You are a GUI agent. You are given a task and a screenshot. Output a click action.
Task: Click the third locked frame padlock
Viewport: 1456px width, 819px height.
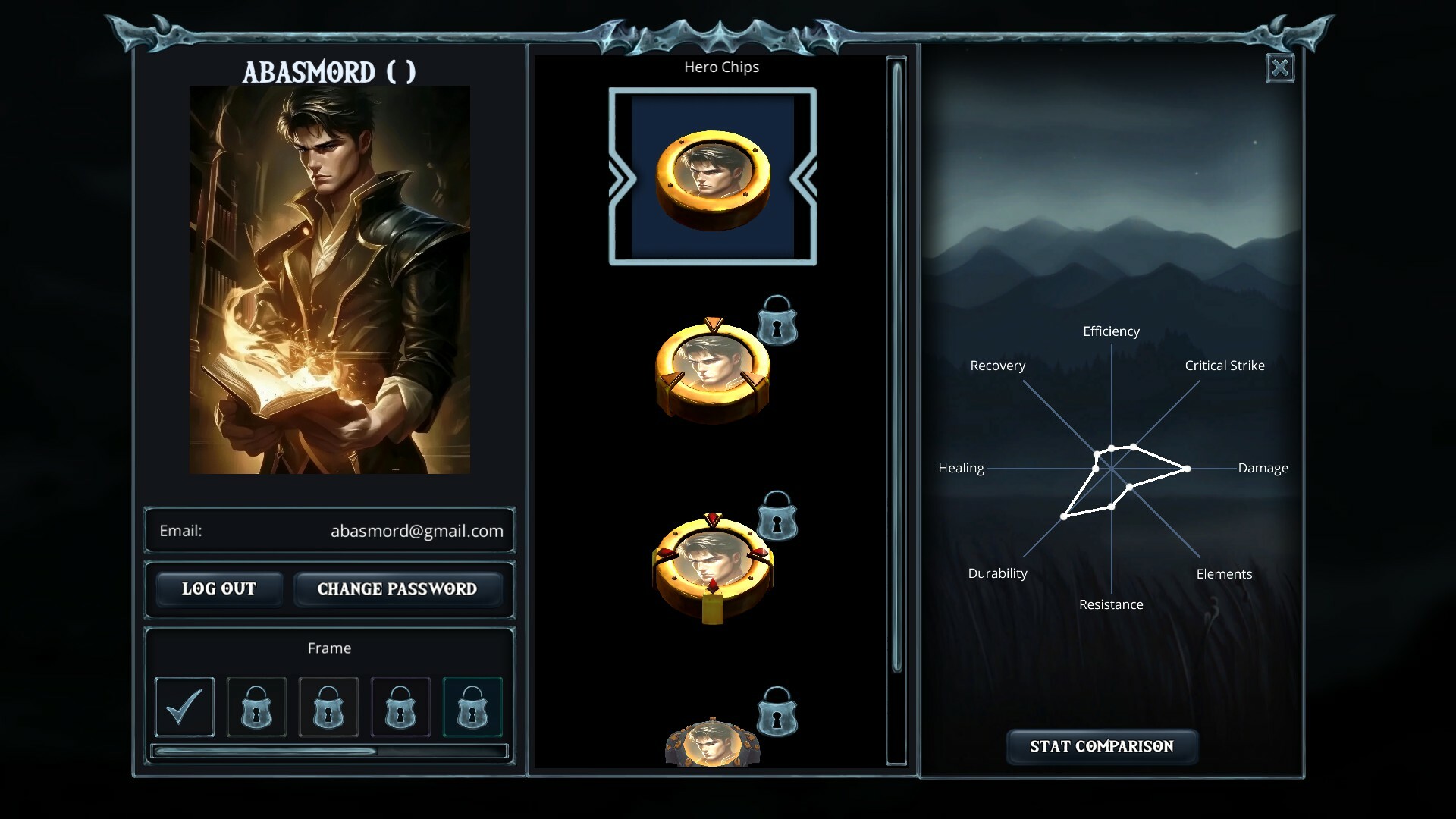click(328, 707)
